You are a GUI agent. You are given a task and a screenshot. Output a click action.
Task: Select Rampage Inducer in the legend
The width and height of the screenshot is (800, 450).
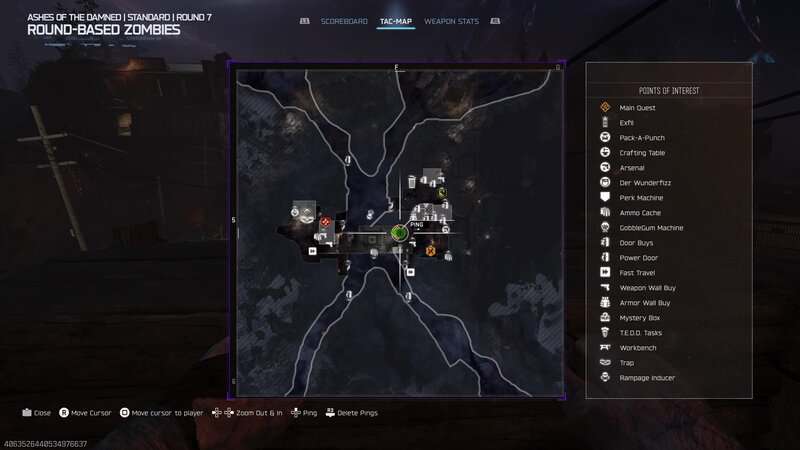646,378
